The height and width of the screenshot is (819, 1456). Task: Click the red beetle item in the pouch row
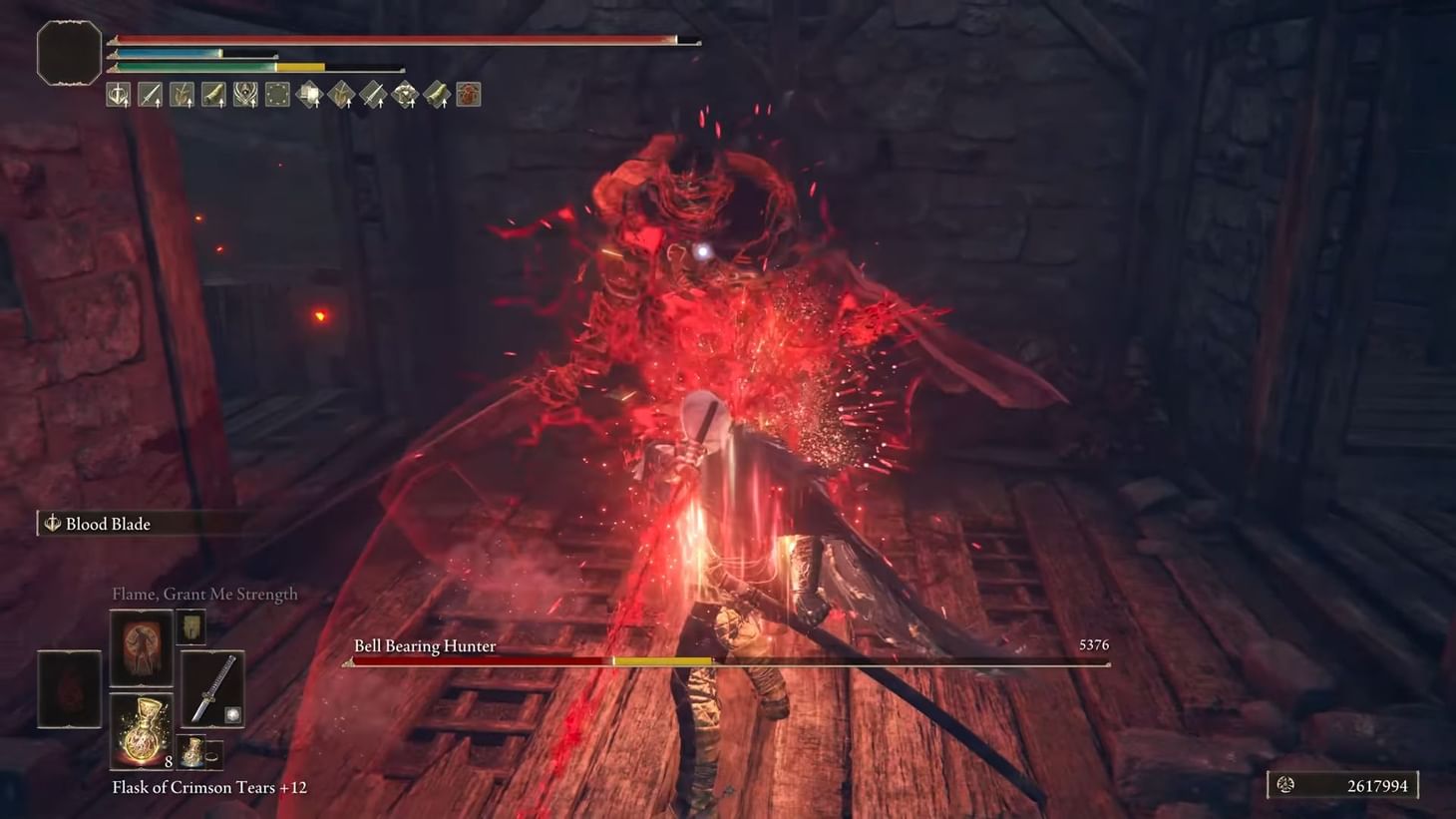(469, 94)
